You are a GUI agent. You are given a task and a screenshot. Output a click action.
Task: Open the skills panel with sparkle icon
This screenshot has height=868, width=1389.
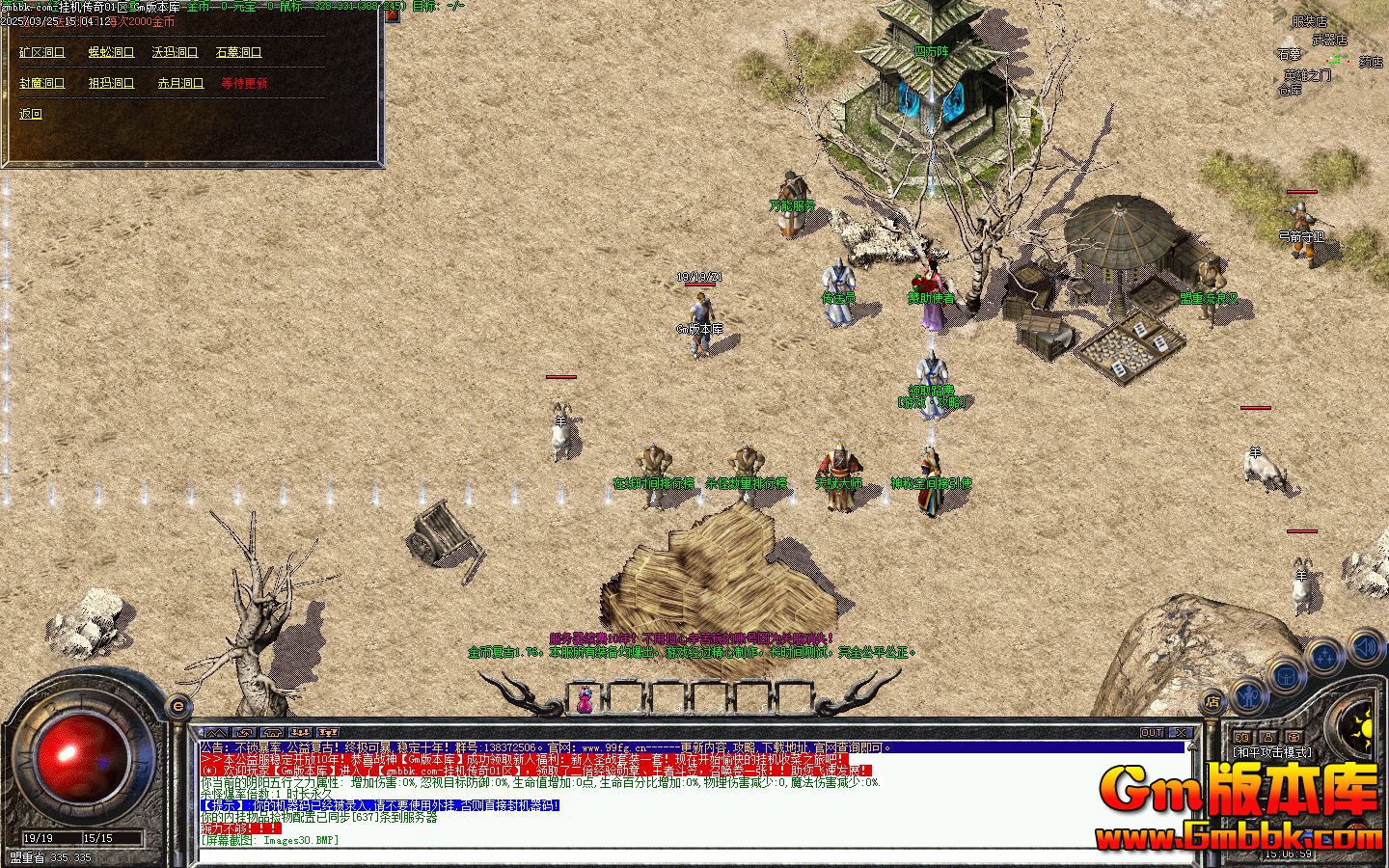coord(1325,656)
